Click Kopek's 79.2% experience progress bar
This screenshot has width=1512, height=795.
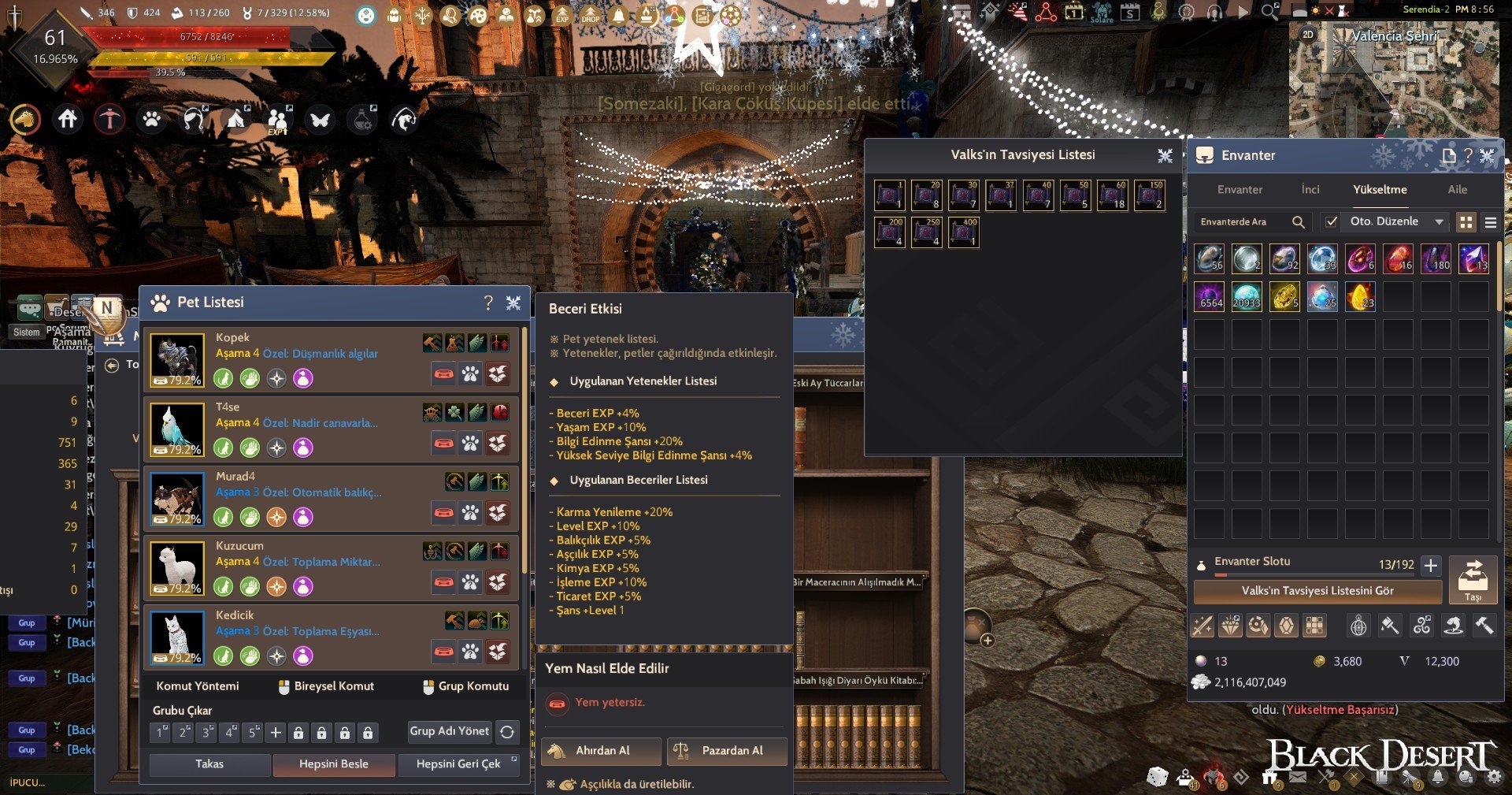[x=177, y=379]
